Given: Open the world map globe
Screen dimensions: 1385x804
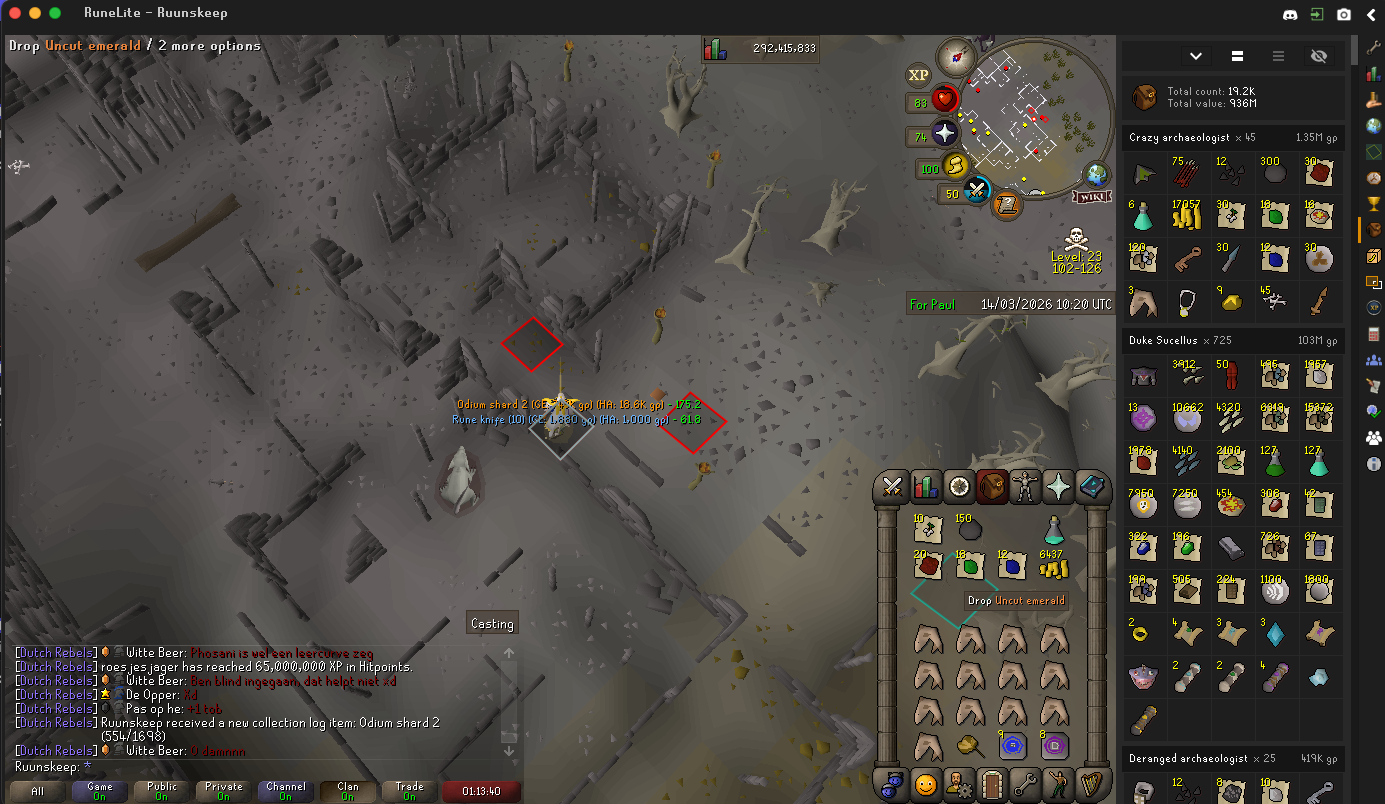Looking at the screenshot, I should coord(1097,174).
